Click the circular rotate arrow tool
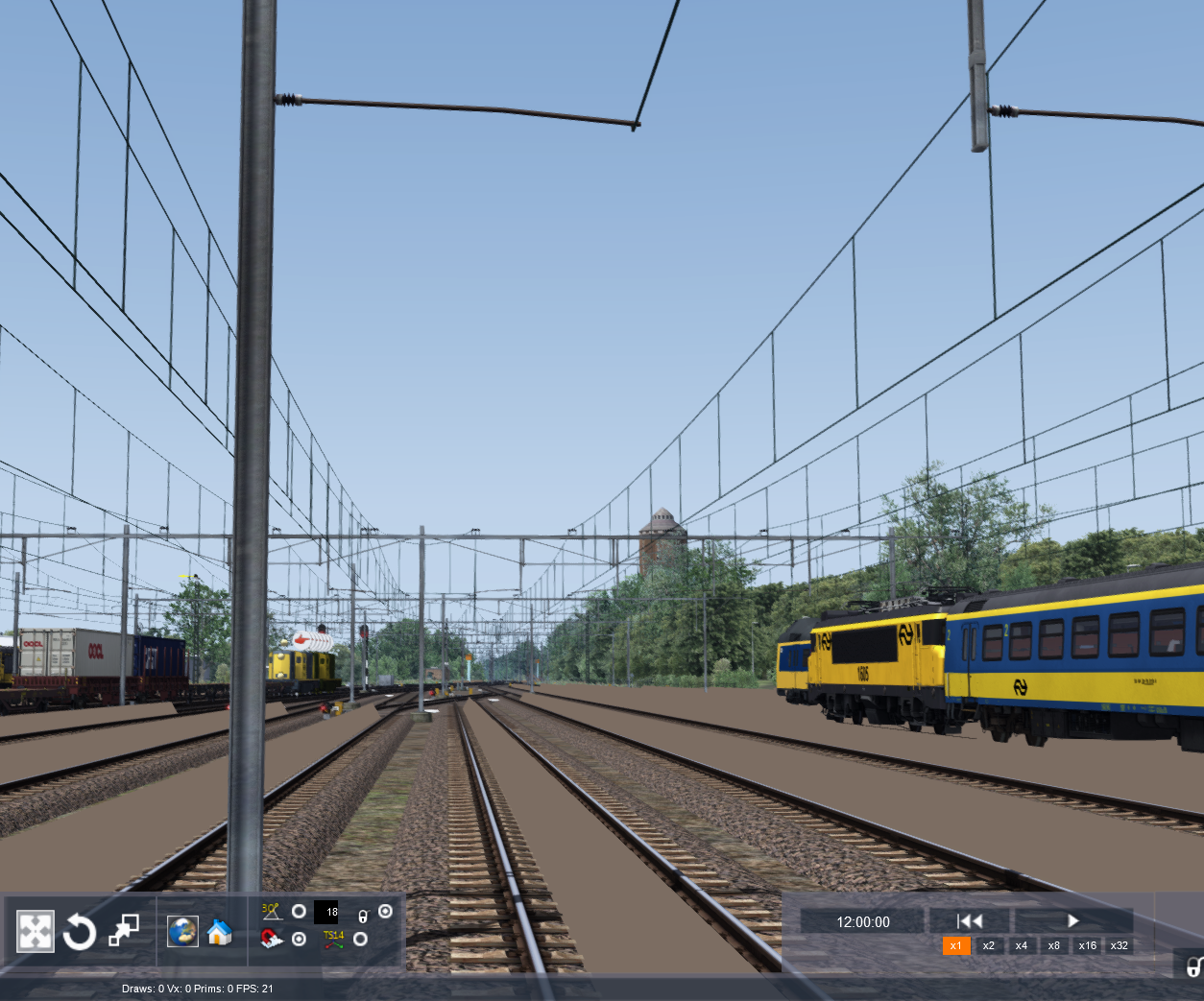 click(x=80, y=931)
